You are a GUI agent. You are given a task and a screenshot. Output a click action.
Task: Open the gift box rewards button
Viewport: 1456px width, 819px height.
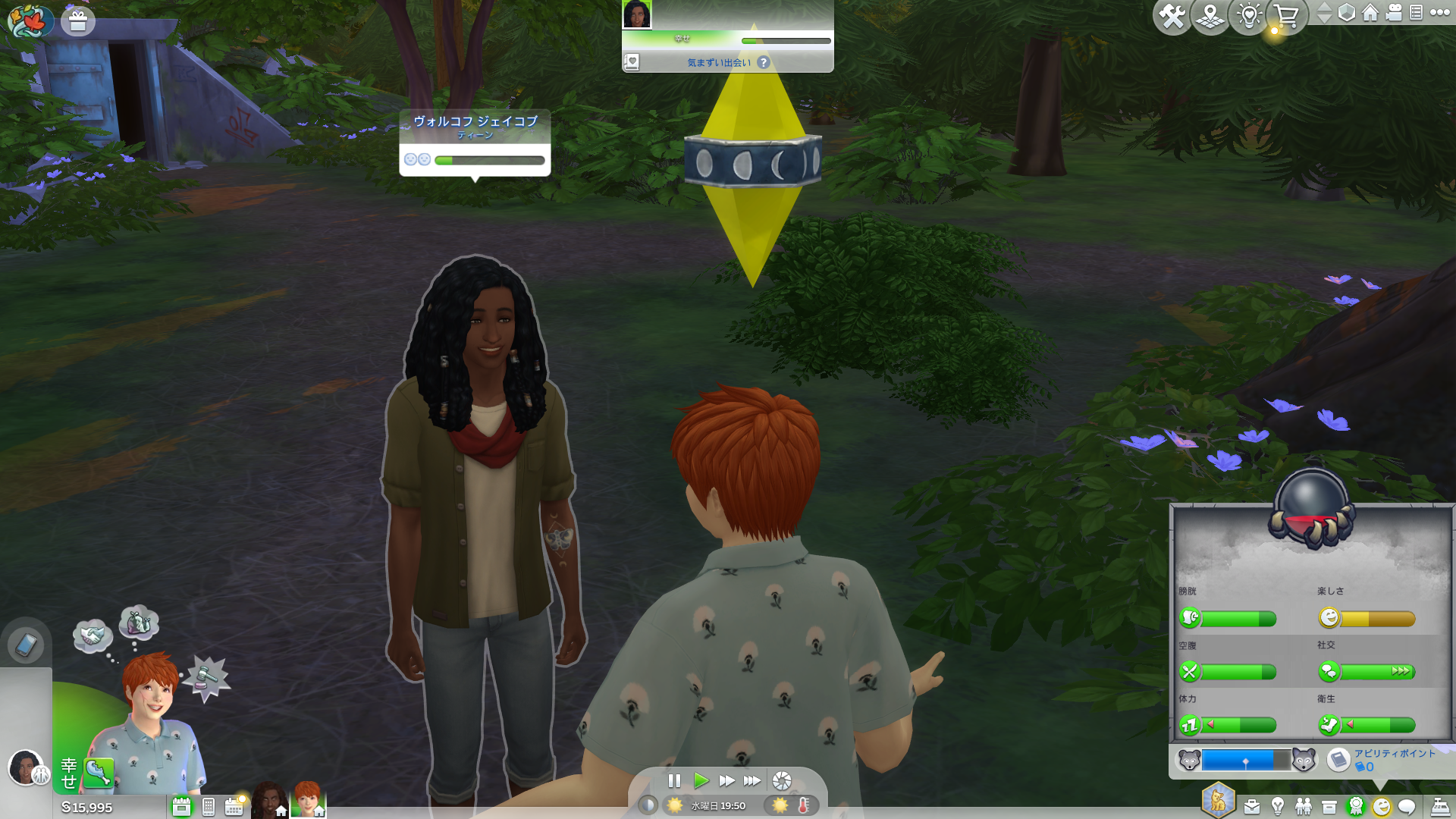click(78, 21)
